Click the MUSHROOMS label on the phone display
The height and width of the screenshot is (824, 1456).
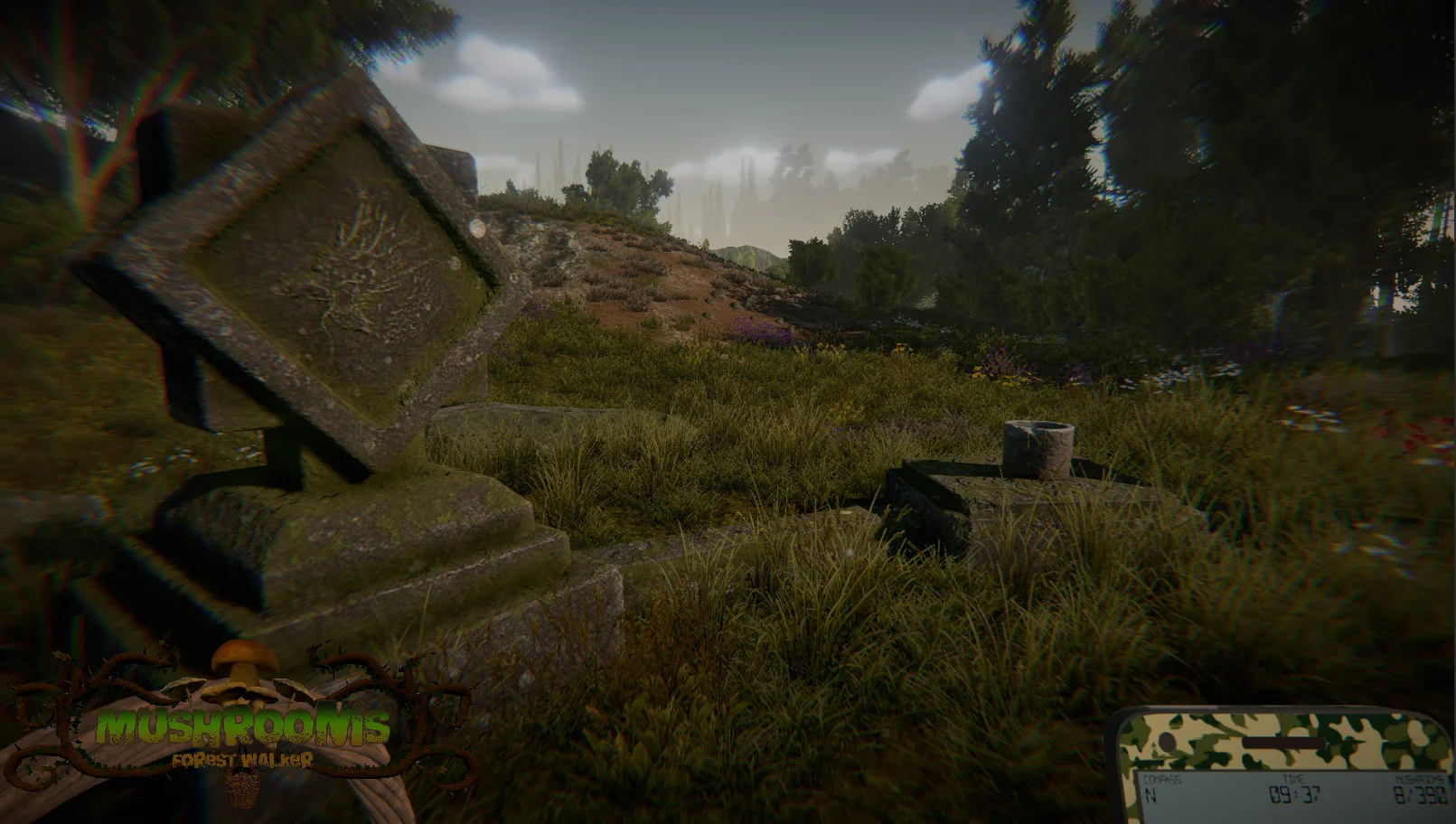[x=1417, y=779]
